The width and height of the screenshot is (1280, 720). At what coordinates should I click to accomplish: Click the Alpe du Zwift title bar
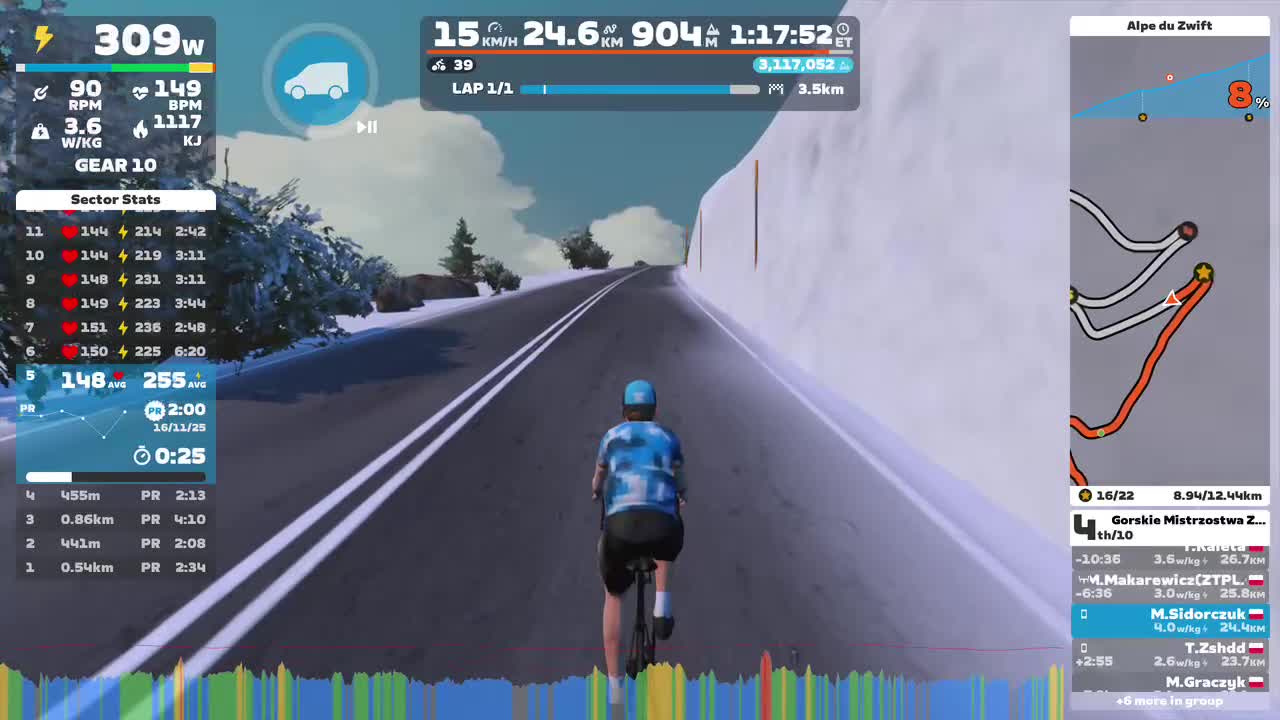coord(1169,25)
